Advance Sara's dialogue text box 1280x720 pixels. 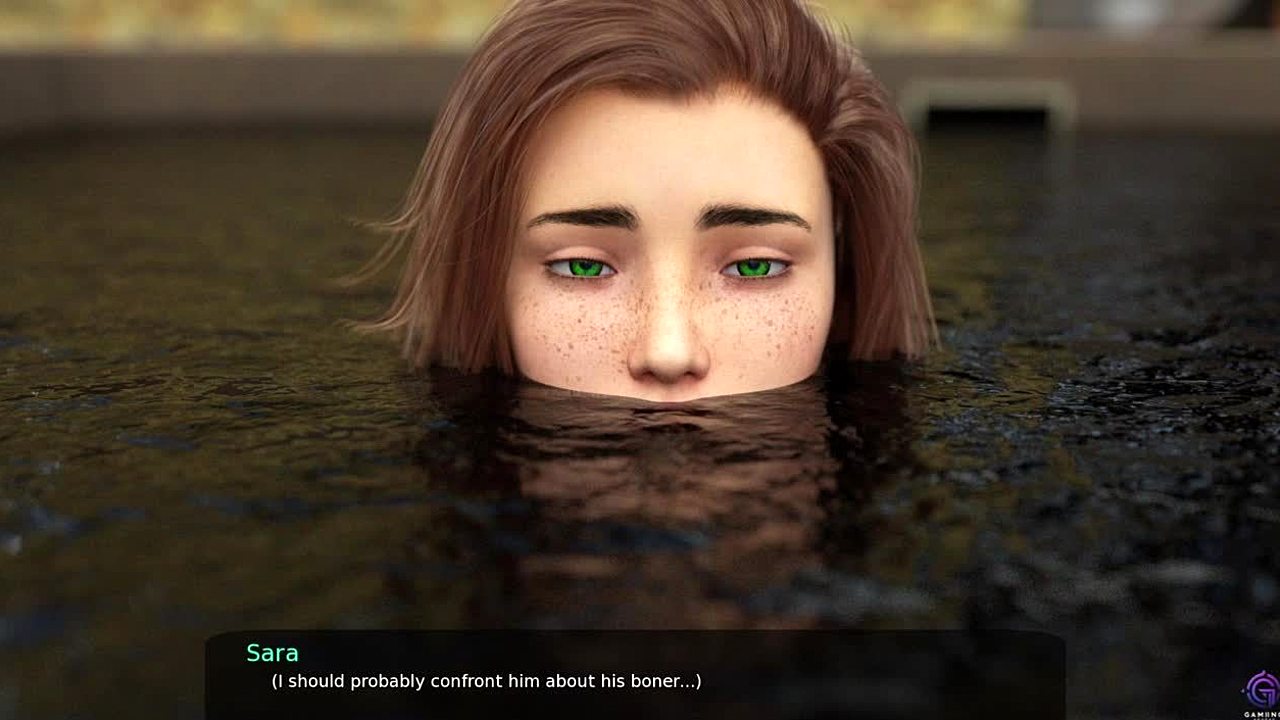pos(634,674)
